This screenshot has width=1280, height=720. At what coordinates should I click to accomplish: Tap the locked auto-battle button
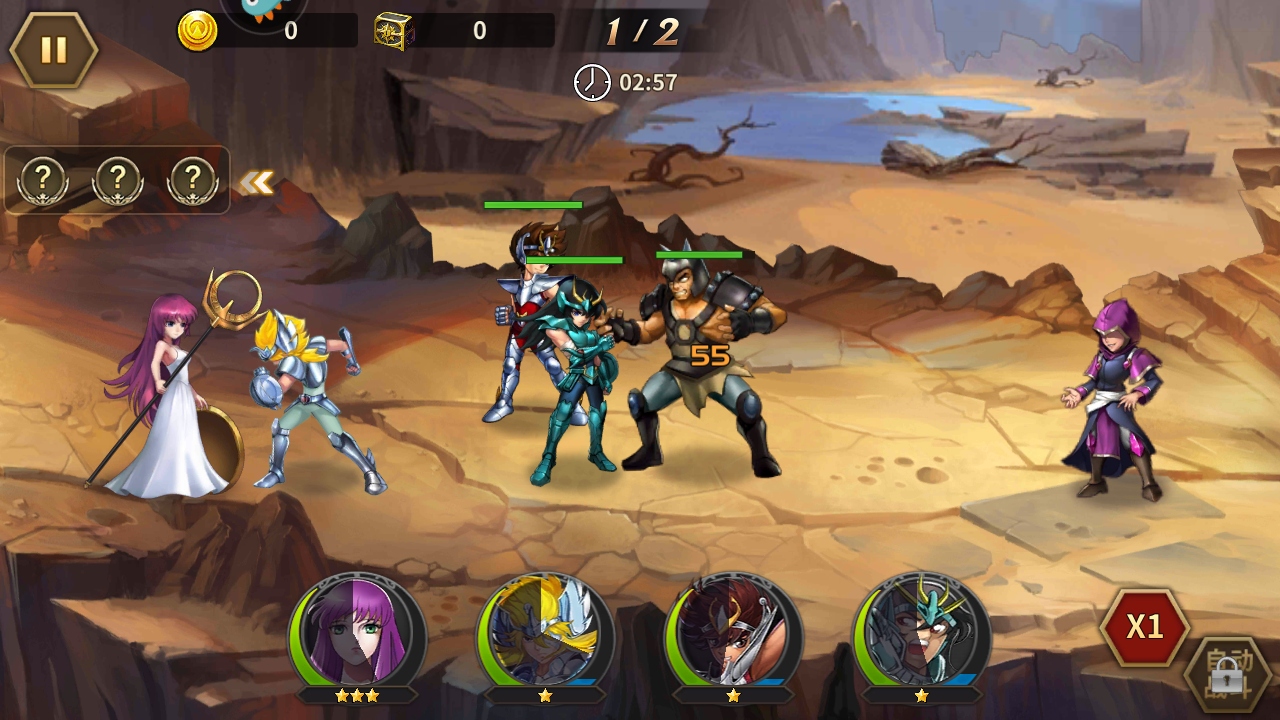tap(1230, 675)
